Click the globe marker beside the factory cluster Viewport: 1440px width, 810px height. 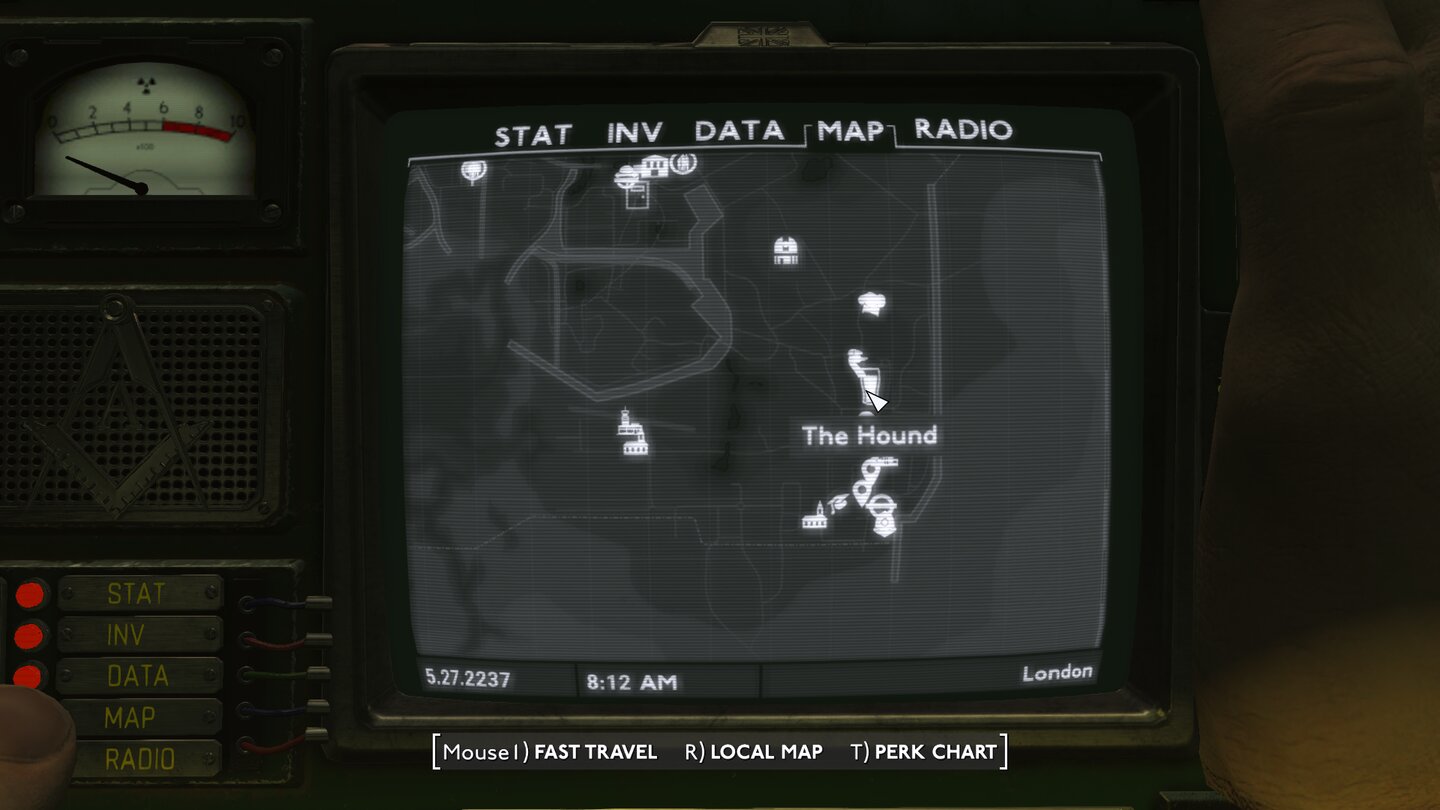click(x=686, y=162)
